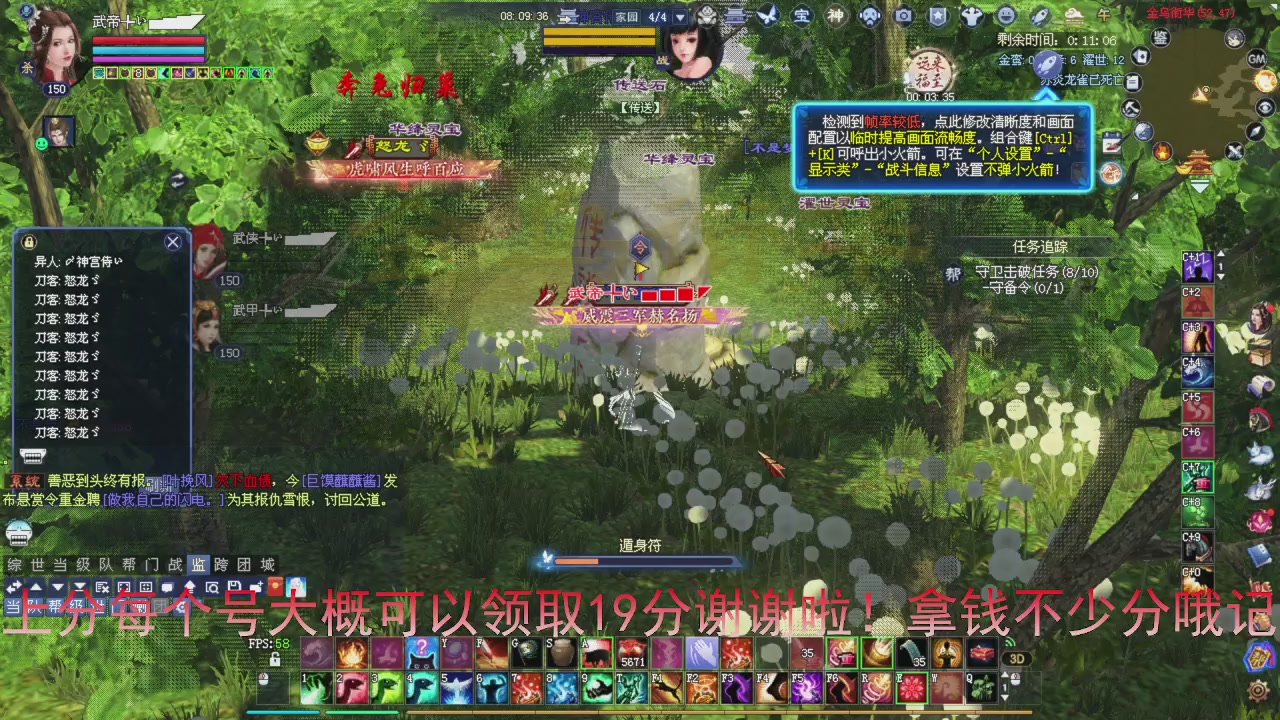Open the red envelope icon below chat tabs
Screen dimensions: 1280x720
[275, 586]
